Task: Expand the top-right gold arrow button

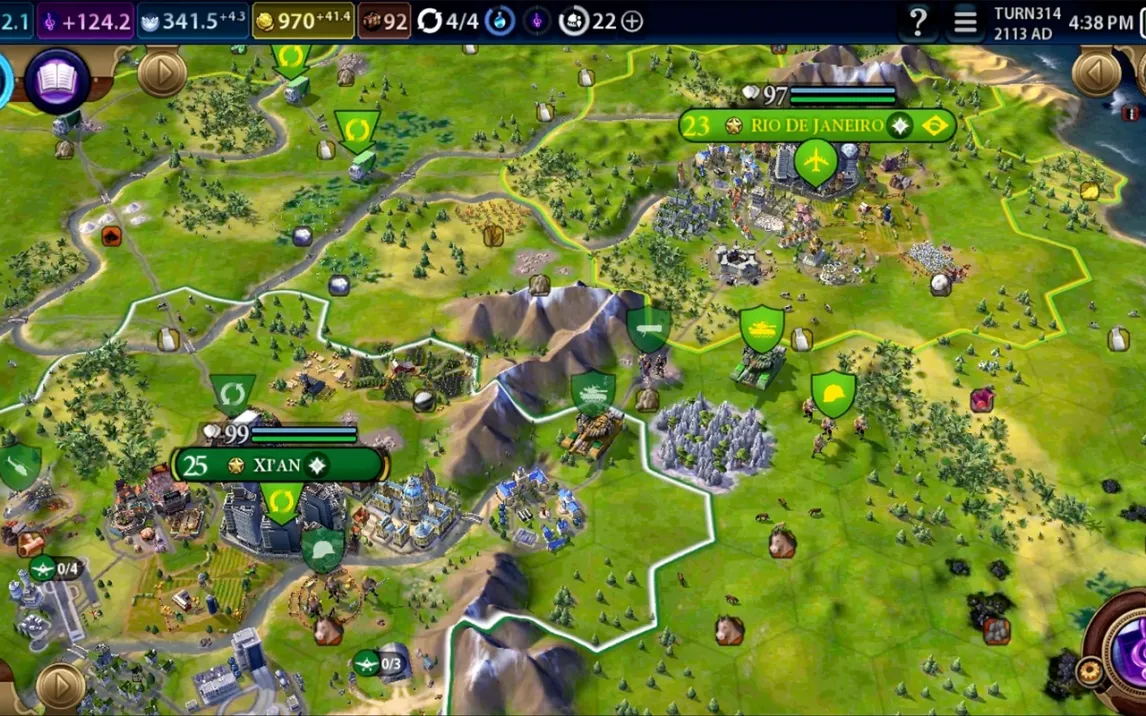Action: coord(1096,72)
